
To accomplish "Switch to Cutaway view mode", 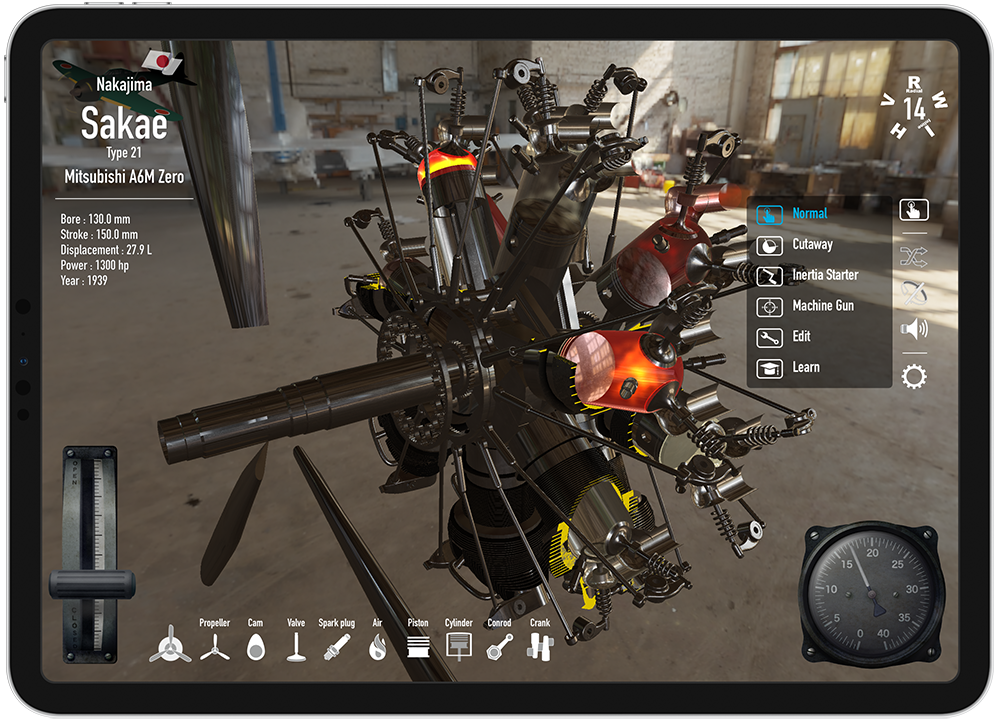I will [811, 245].
